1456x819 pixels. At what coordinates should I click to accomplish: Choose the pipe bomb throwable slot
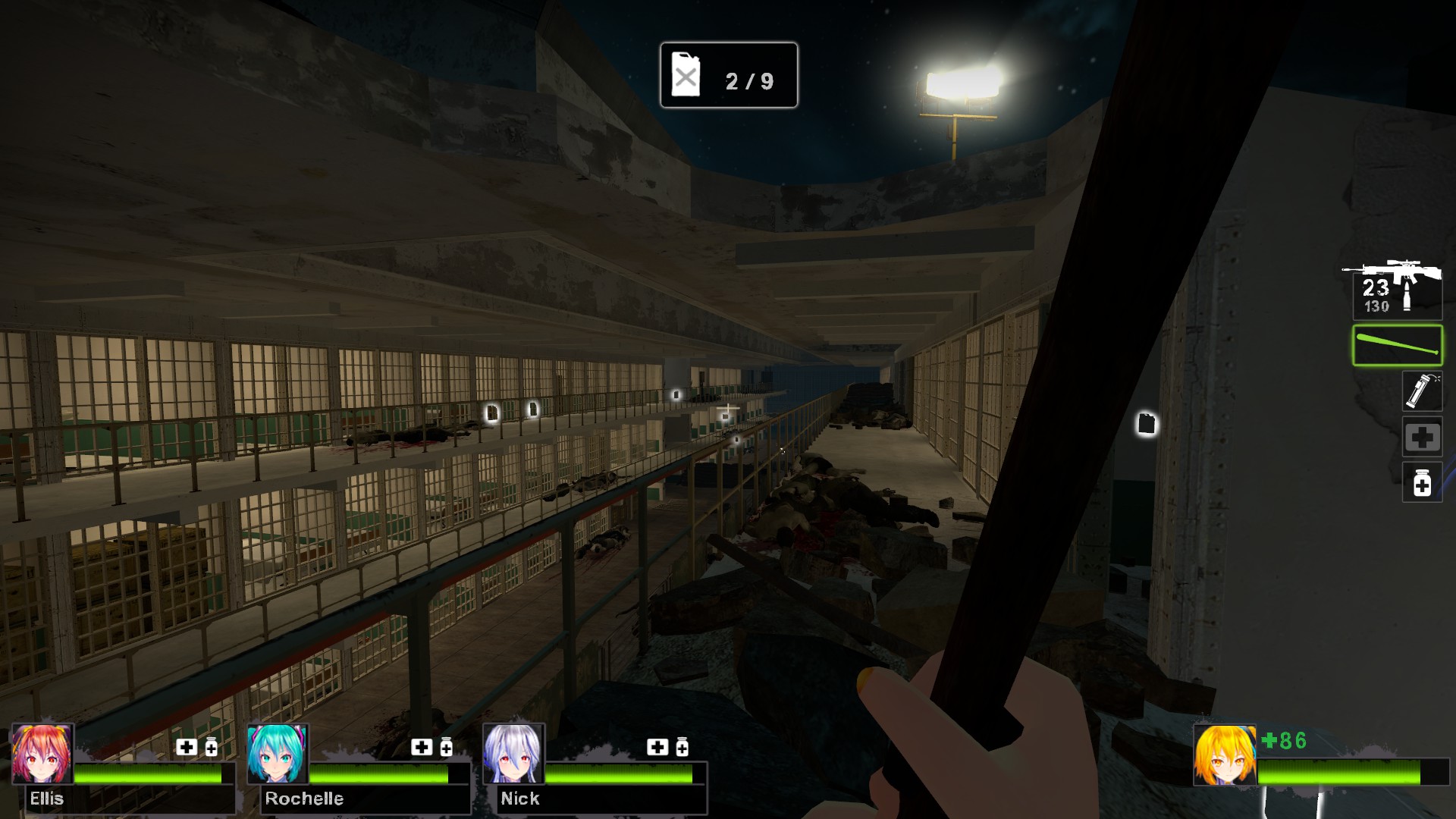tap(1421, 391)
